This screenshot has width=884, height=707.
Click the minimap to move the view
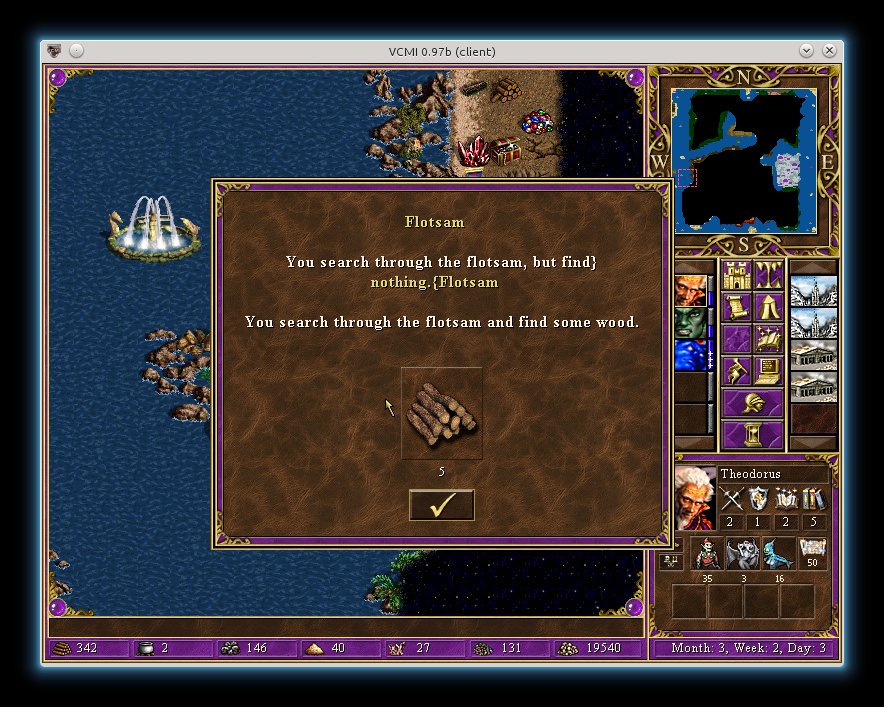point(744,160)
